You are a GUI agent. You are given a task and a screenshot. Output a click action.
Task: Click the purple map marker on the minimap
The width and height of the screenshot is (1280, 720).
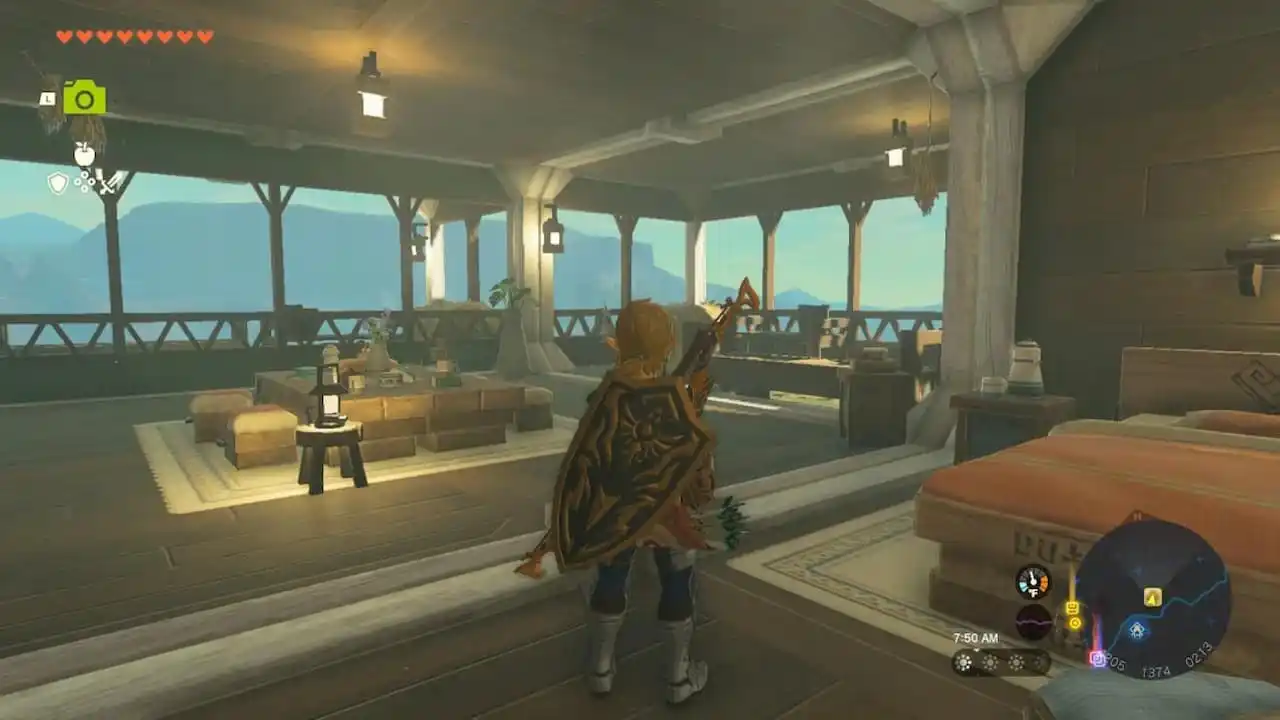(1098, 660)
